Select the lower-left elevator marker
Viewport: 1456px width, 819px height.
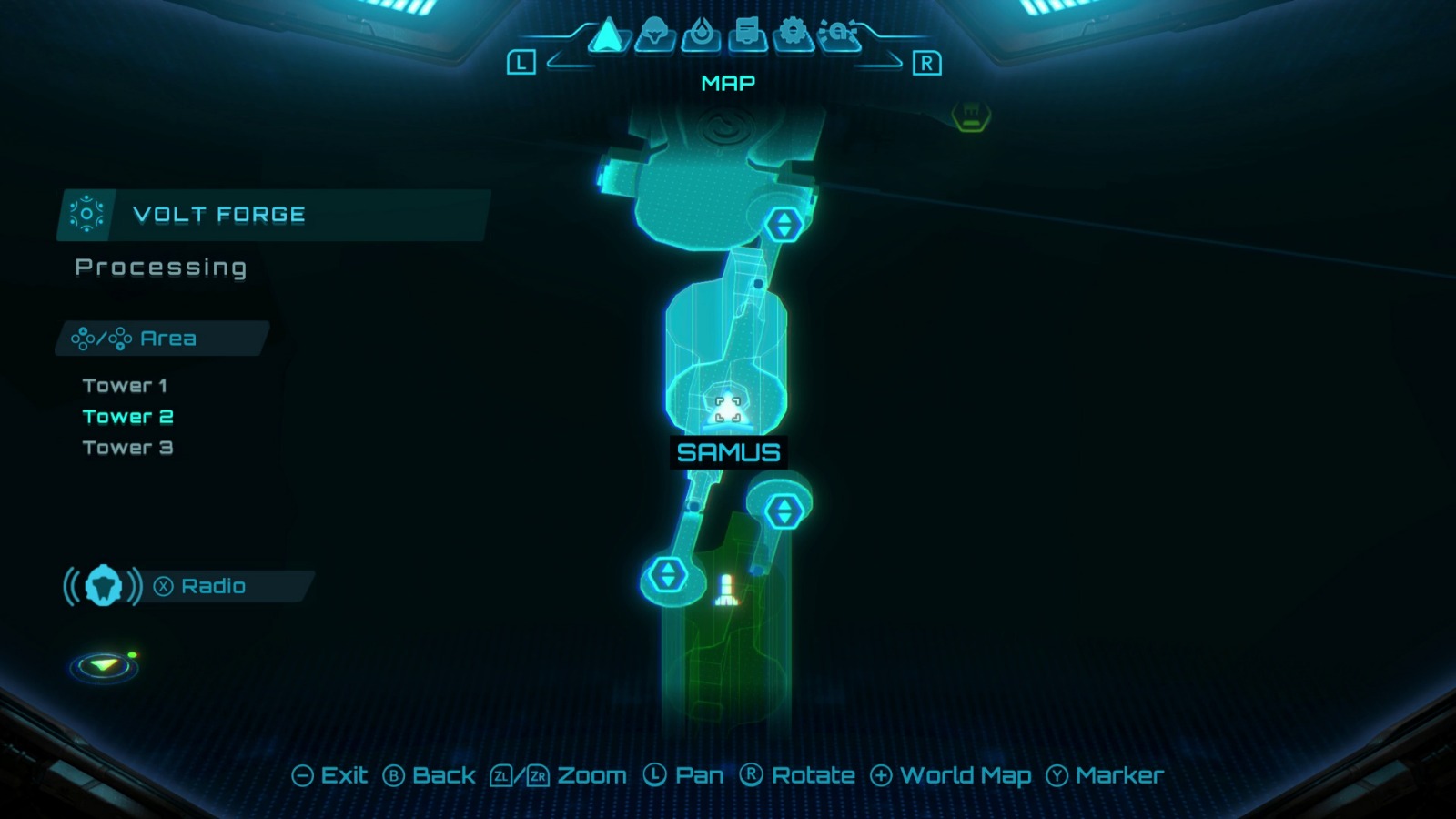pos(667,573)
